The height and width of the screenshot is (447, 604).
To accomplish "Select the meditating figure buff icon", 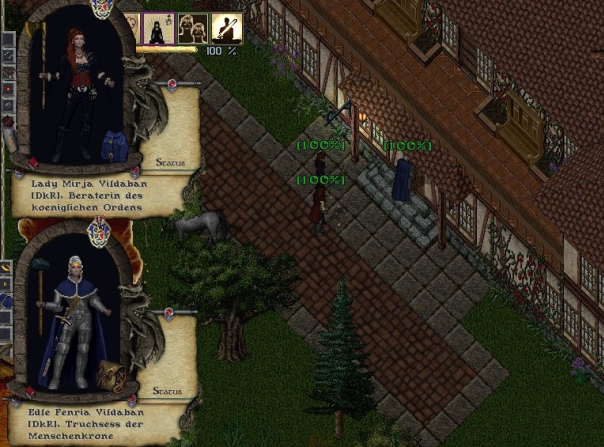I will (159, 28).
